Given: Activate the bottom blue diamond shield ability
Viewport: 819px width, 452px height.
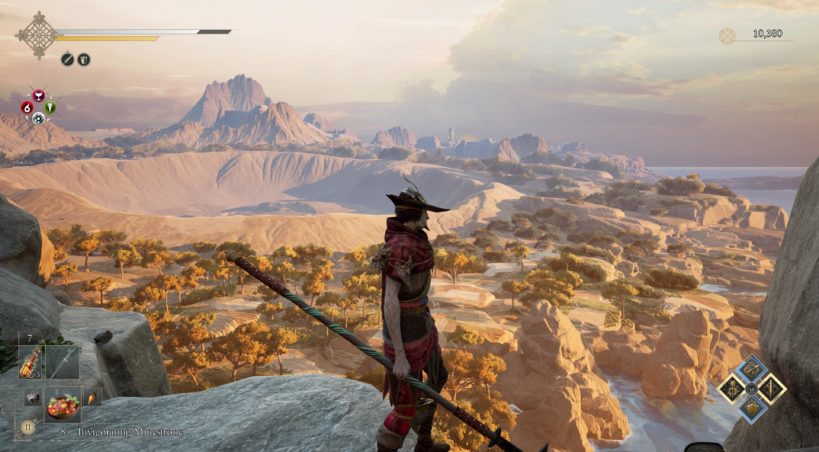Looking at the screenshot, I should point(752,408).
